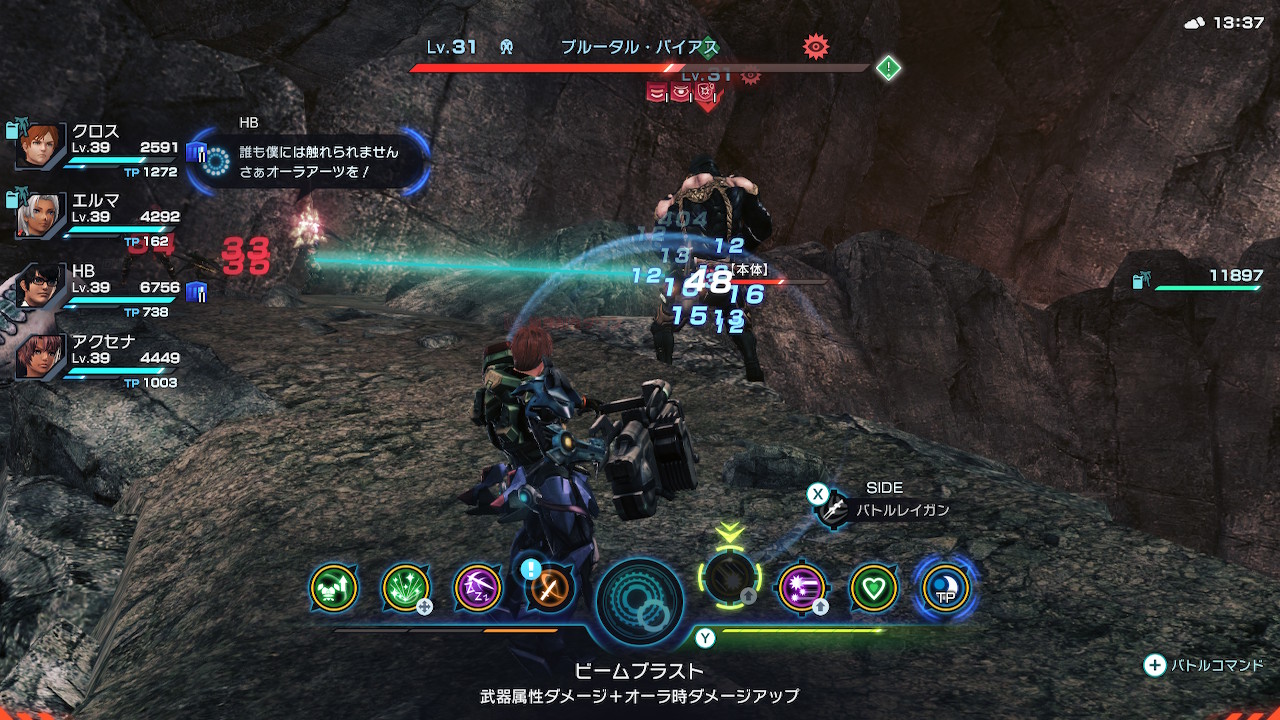The image size is (1280, 720).
Task: Pick Elma's portrait in the party list
Action: pyautogui.click(x=42, y=216)
